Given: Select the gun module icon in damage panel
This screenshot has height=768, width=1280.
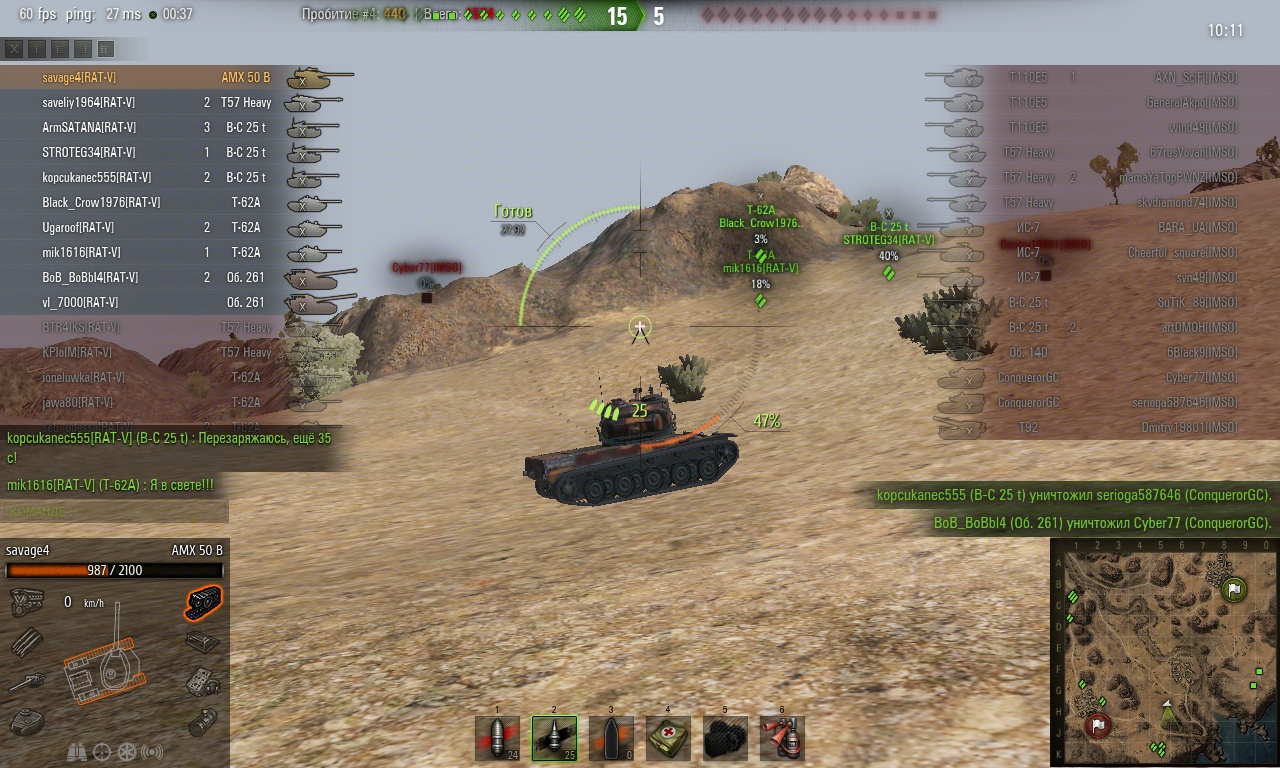Looking at the screenshot, I should point(27,682).
